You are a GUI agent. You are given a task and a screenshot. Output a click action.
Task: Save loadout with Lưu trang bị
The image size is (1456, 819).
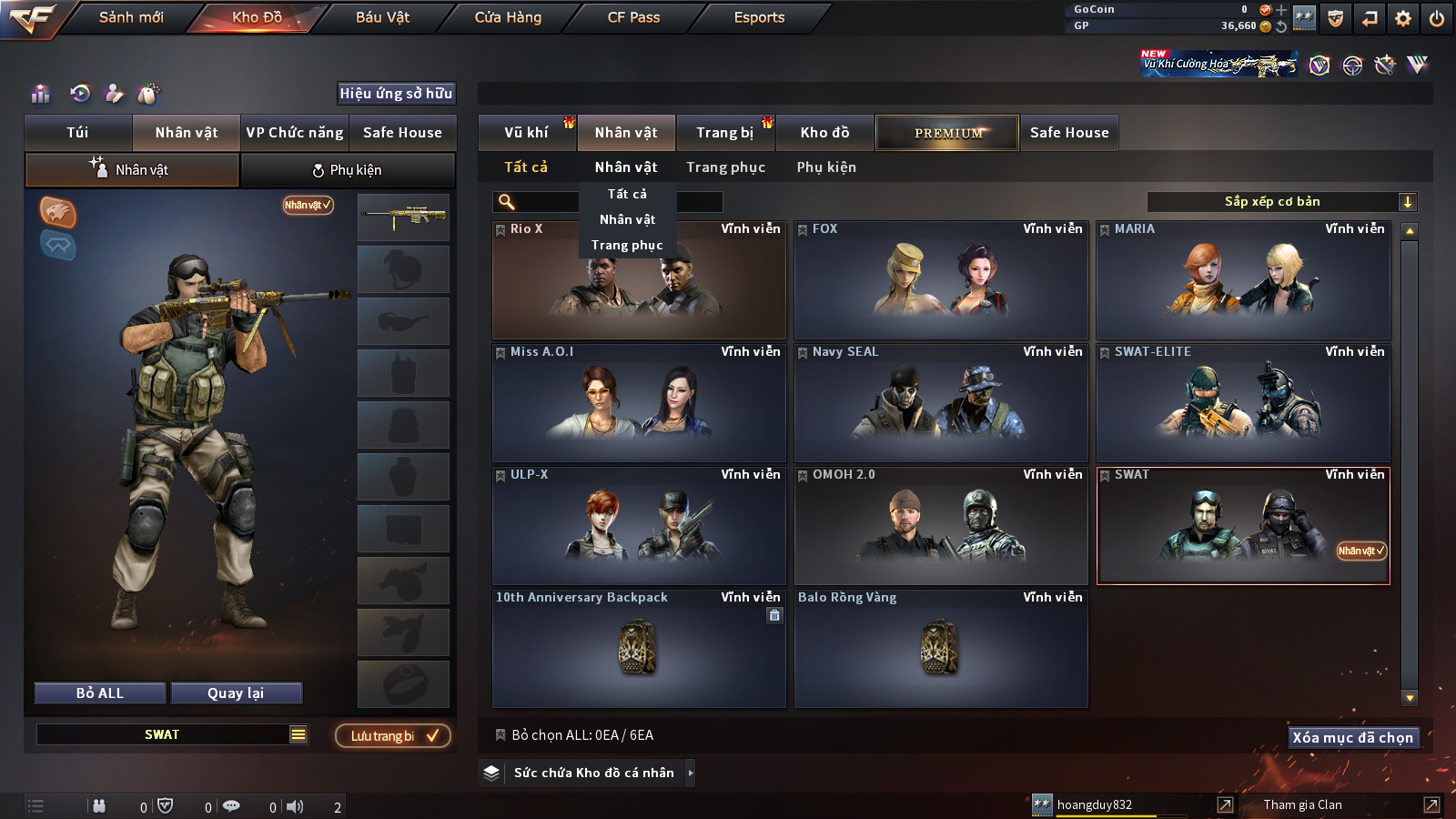point(393,736)
